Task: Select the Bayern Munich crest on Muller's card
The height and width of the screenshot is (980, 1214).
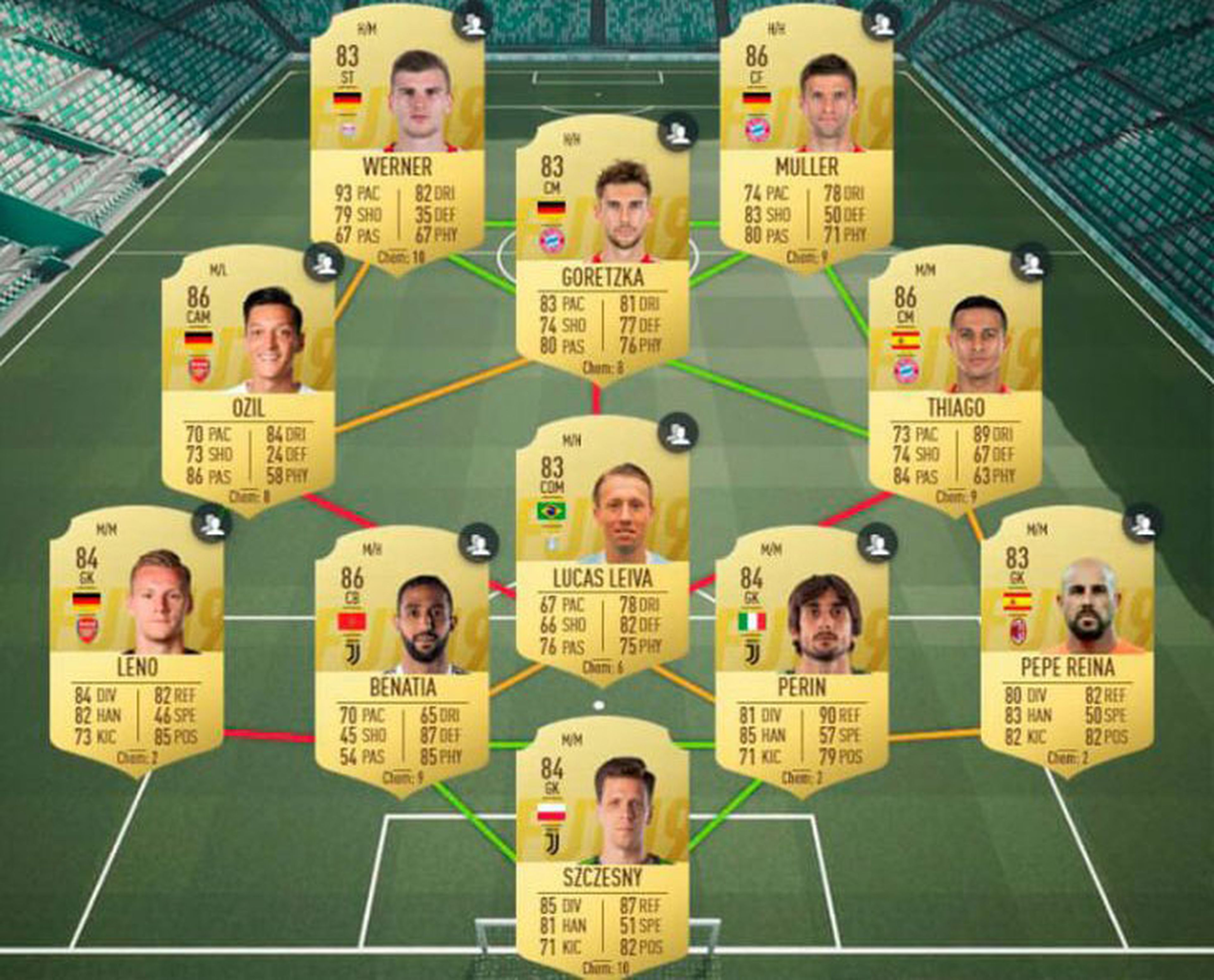Action: pyautogui.click(x=757, y=130)
